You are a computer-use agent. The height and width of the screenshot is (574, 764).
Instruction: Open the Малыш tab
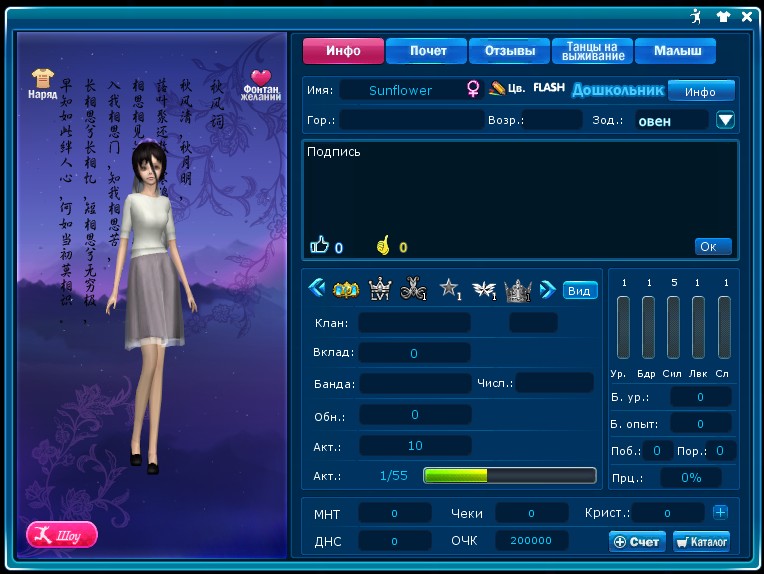[677, 51]
